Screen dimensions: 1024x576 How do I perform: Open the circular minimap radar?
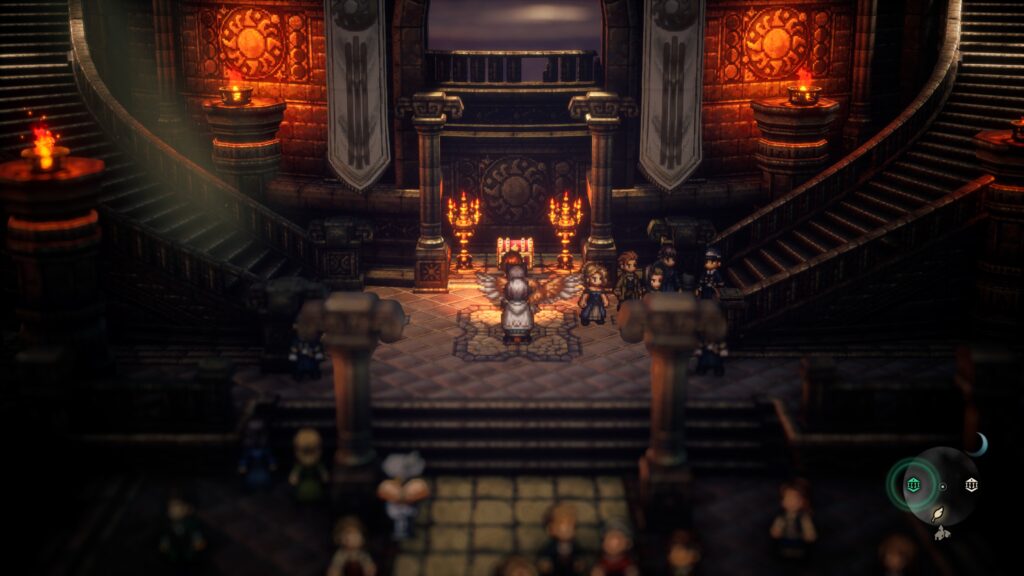(x=942, y=486)
